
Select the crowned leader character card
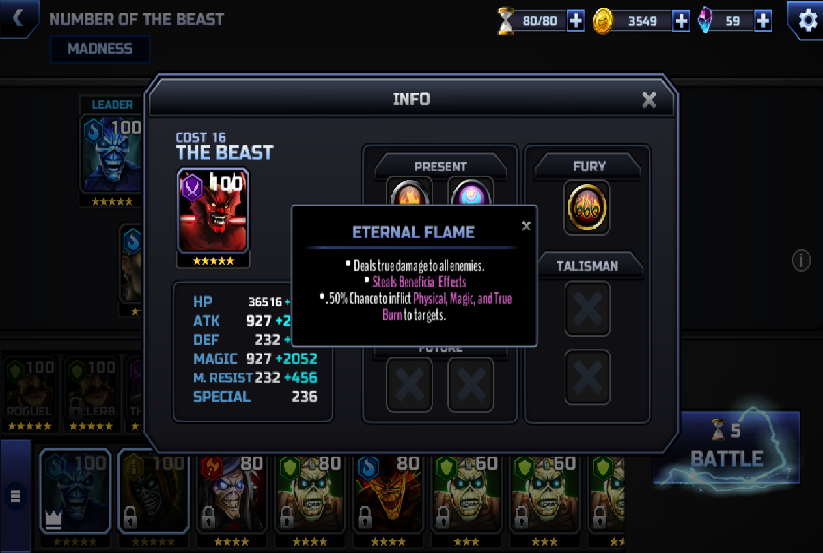[x=75, y=493]
